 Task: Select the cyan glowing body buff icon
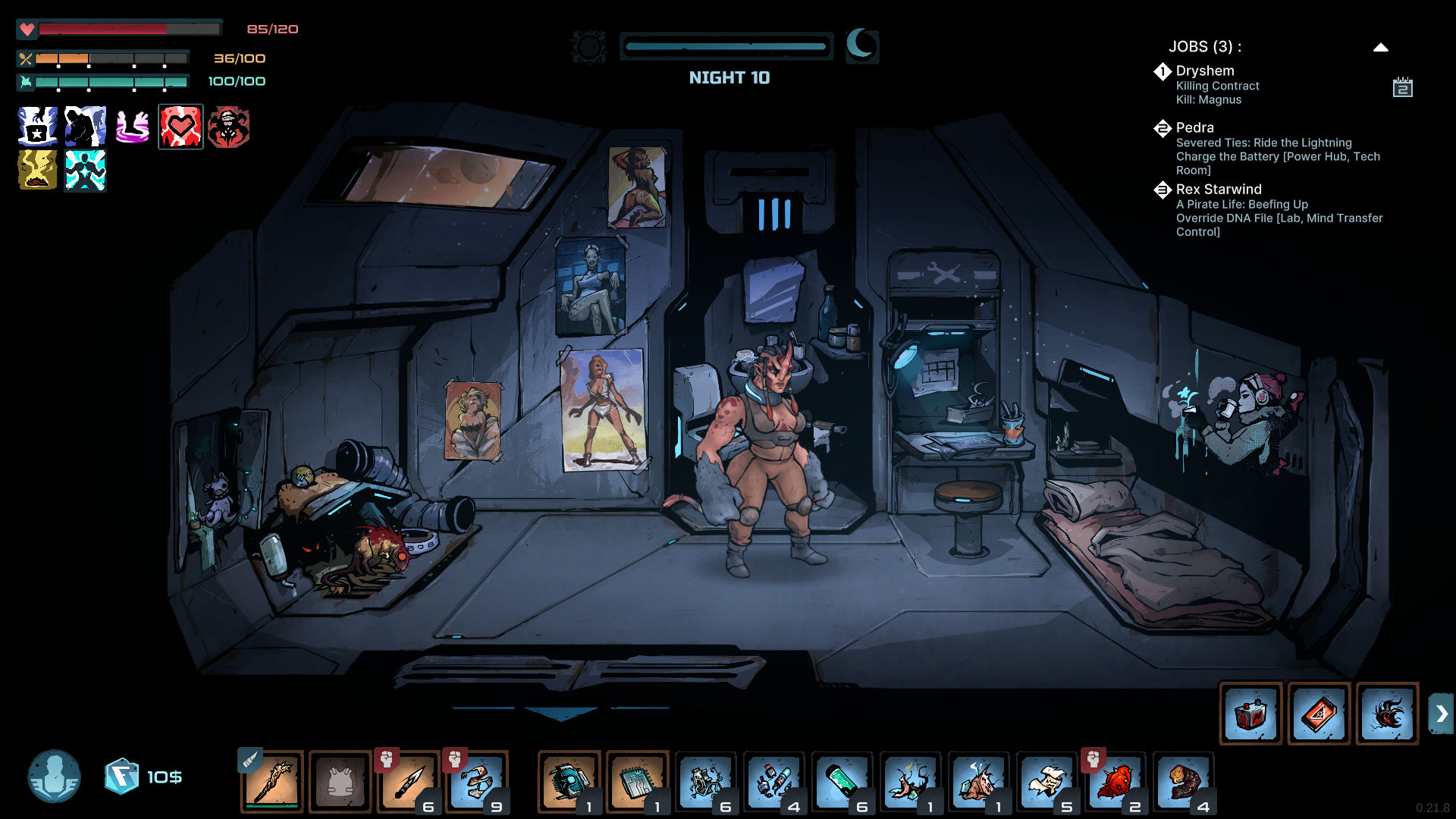click(85, 170)
